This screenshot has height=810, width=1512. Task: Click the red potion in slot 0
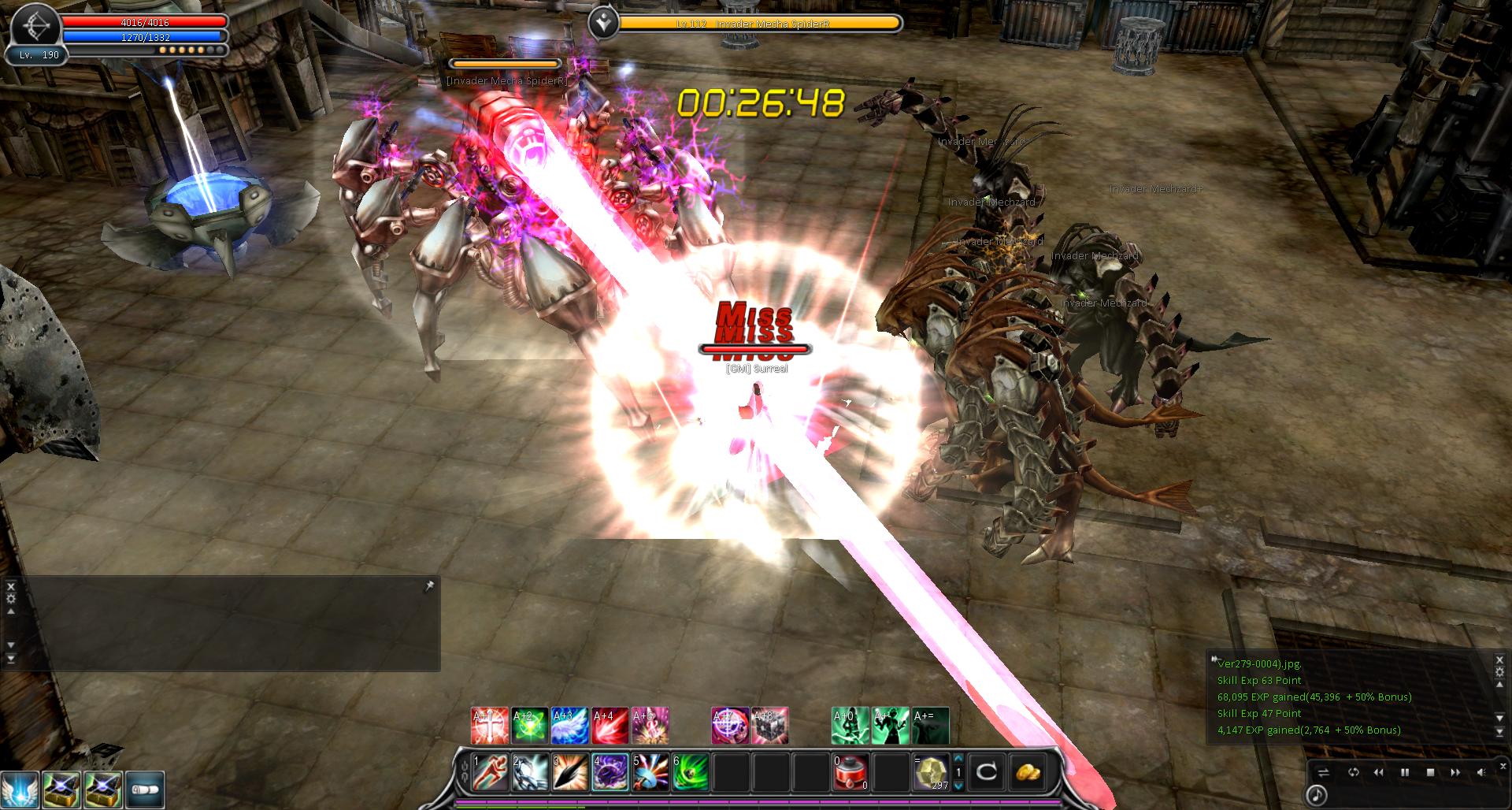point(850,773)
